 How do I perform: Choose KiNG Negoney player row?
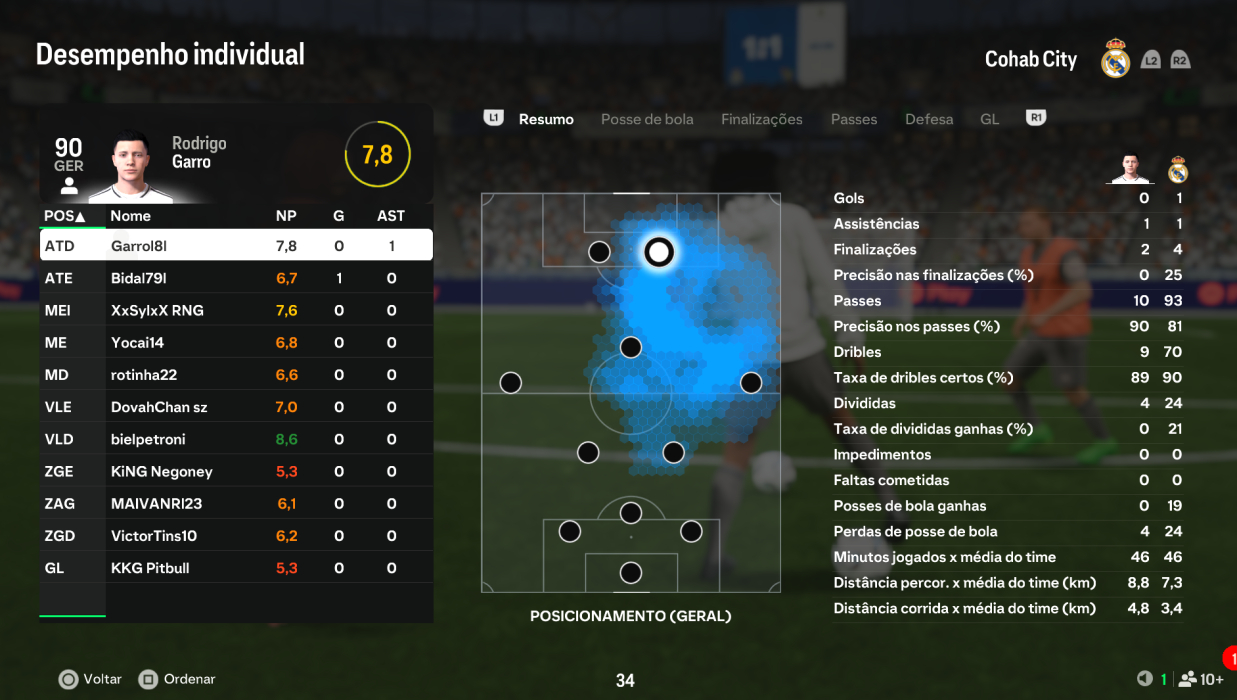click(x=236, y=471)
